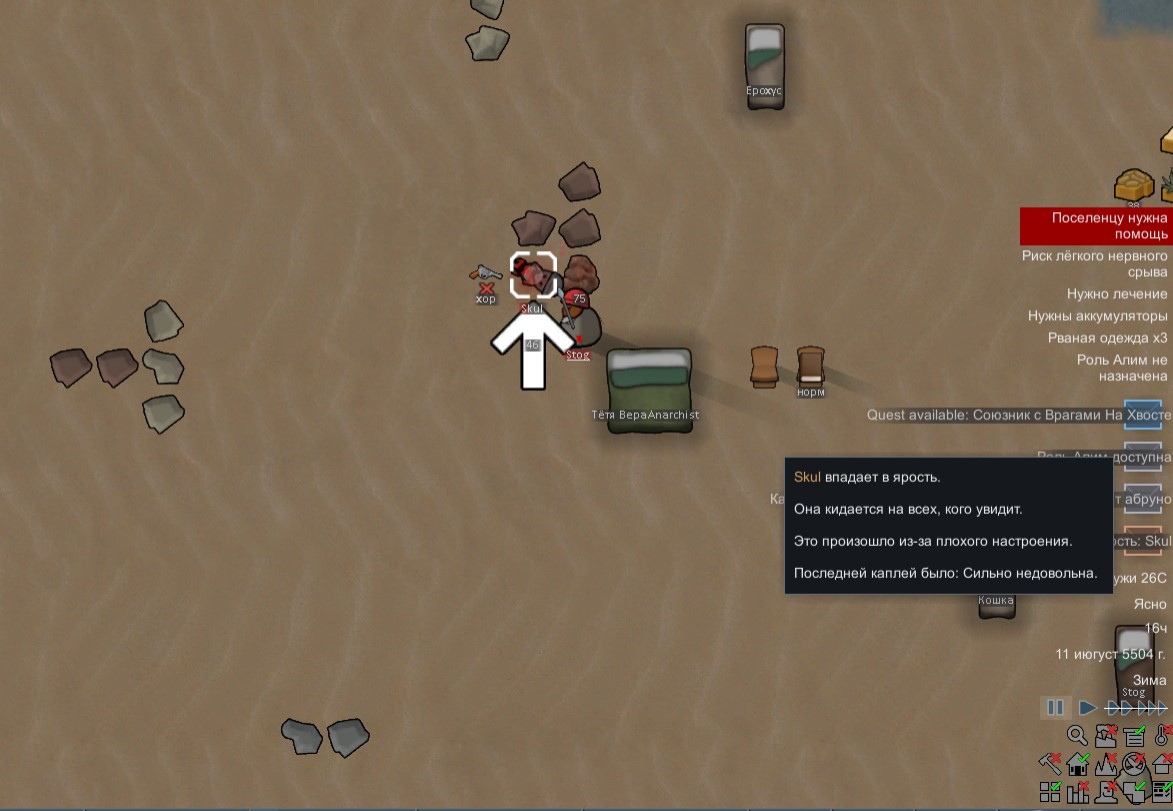Open the "Нужны аккумуляторы" alert
The height and width of the screenshot is (811, 1173).
coord(1097,316)
